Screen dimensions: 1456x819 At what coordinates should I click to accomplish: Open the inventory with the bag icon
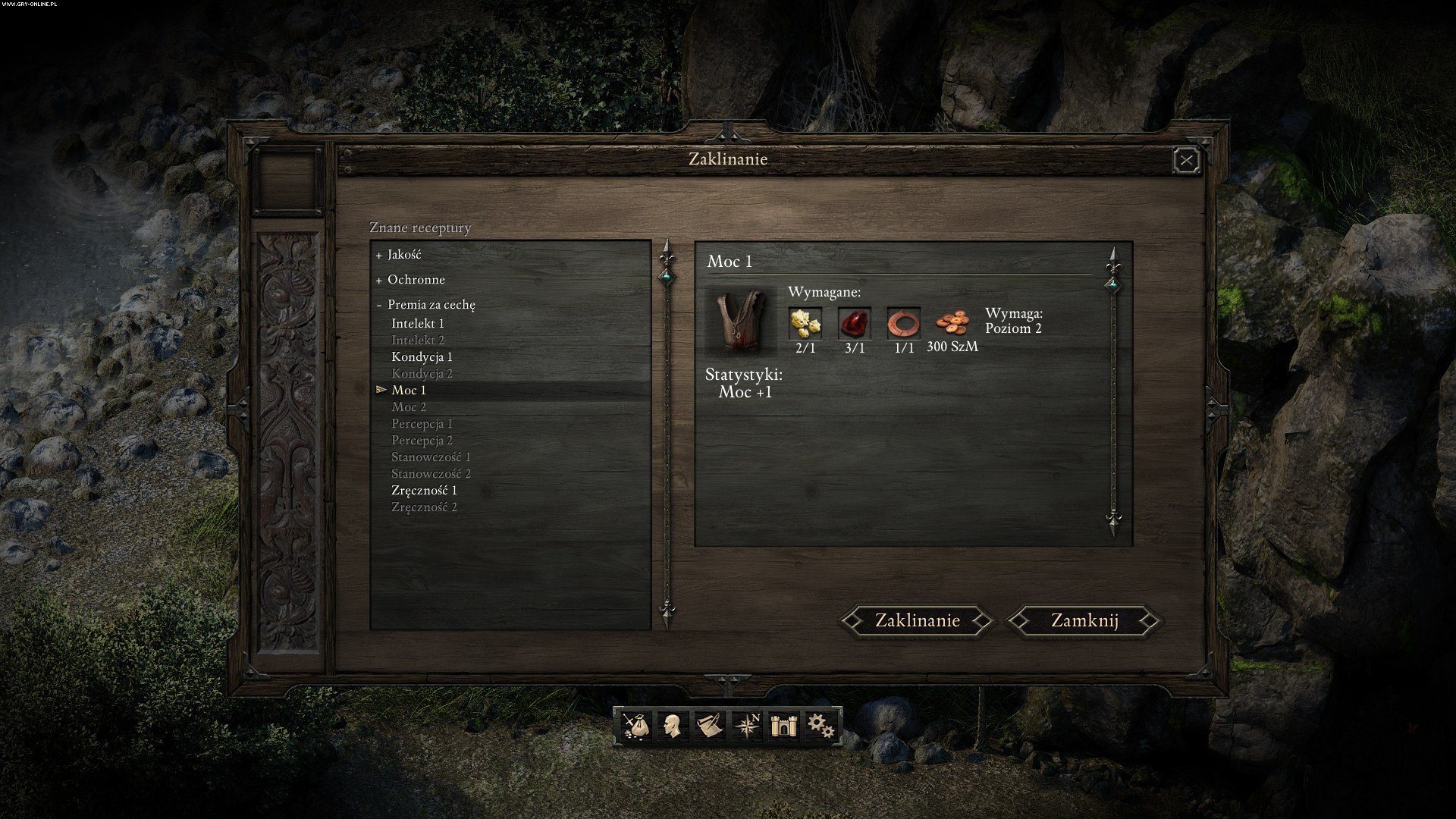pyautogui.click(x=636, y=726)
